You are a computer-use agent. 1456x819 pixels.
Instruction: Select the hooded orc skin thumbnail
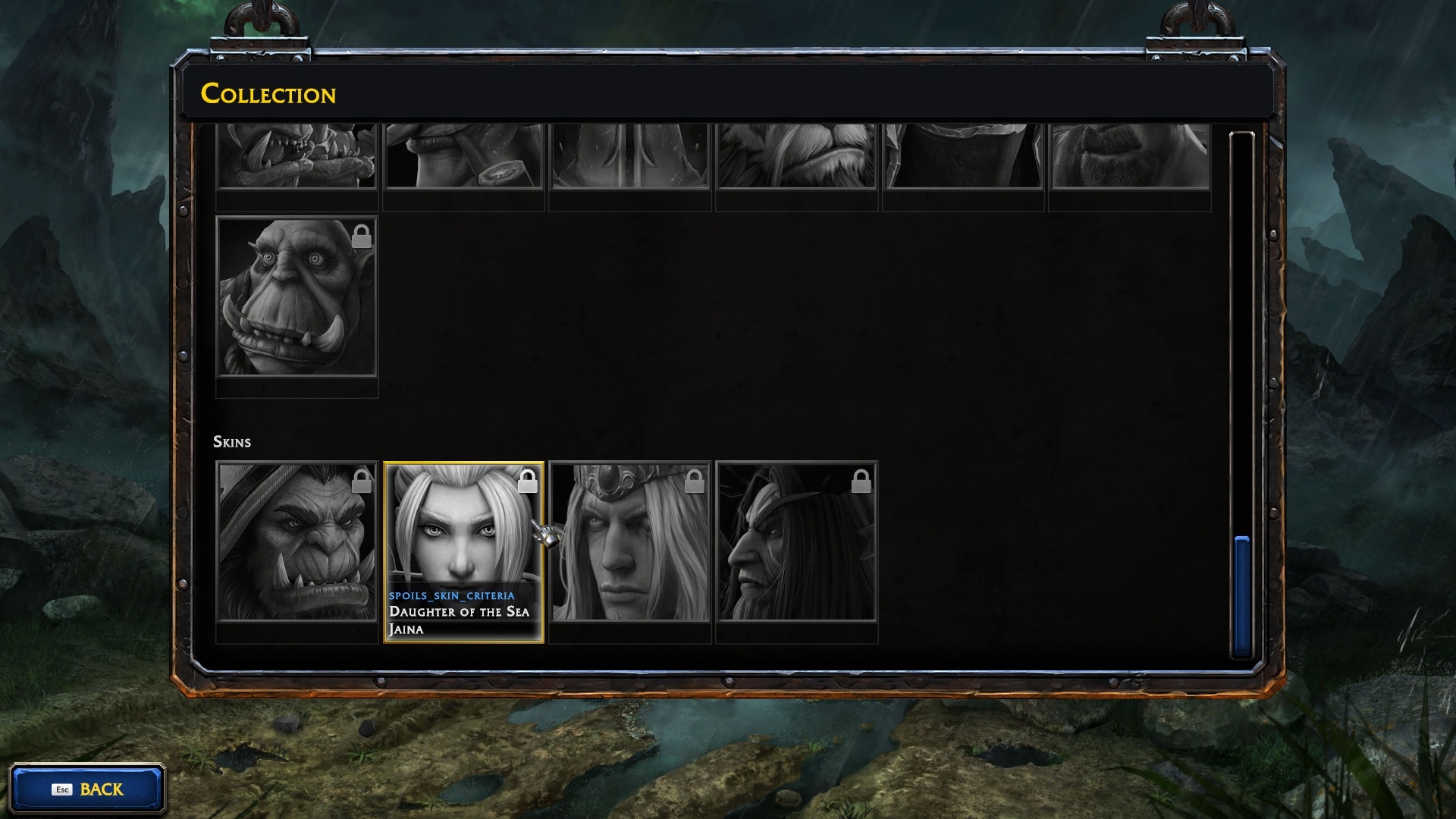coord(296,546)
